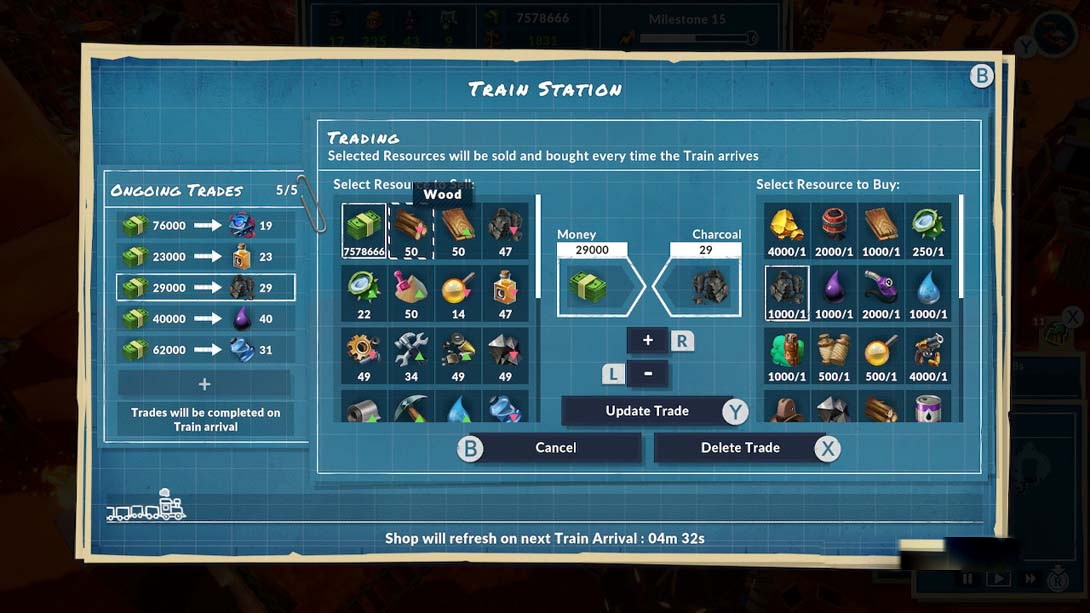Buy the gold ore resource
Viewport: 1090px width, 613px height.
coord(787,230)
